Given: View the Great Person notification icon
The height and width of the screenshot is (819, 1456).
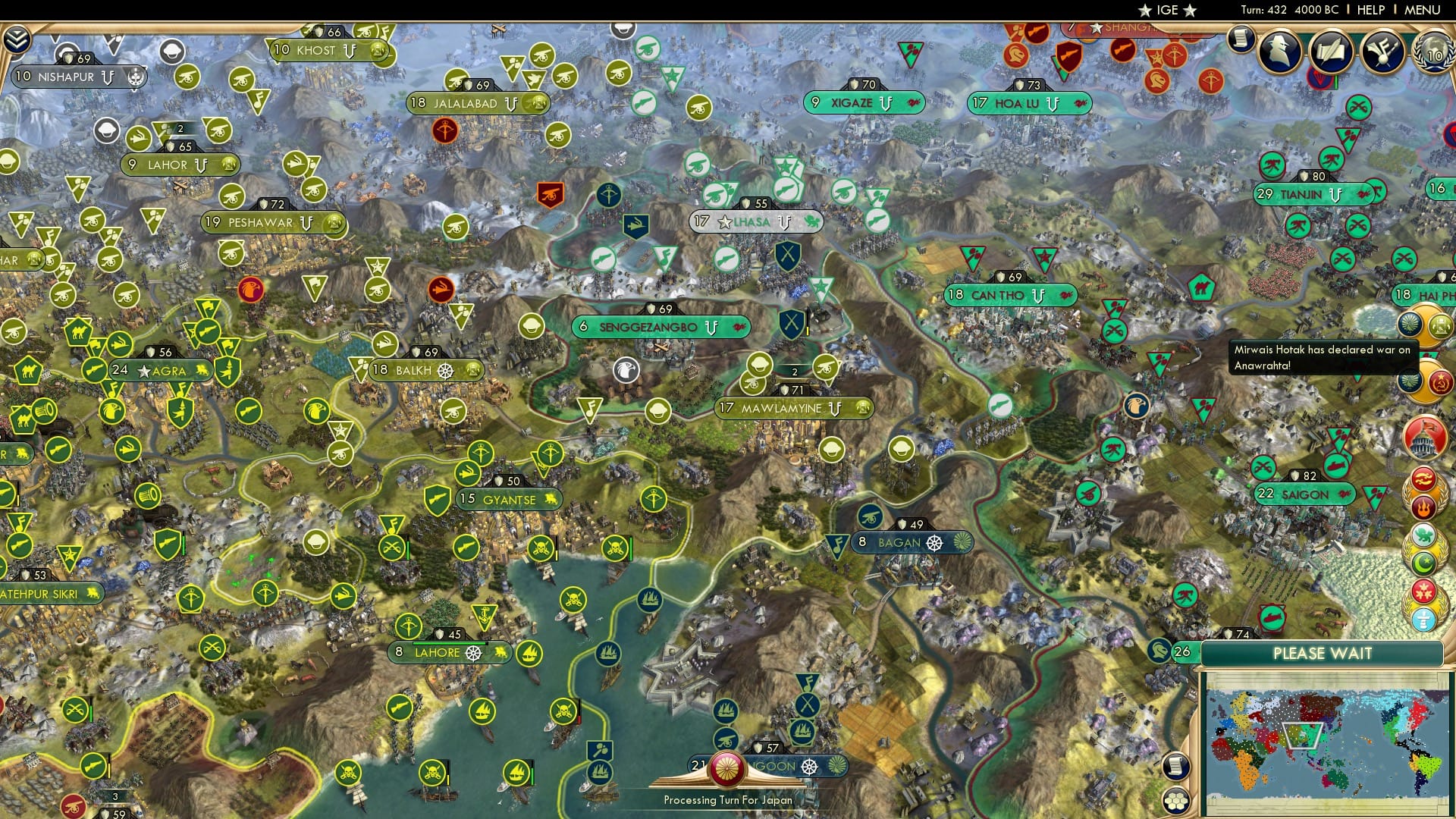Looking at the screenshot, I should click(1280, 52).
